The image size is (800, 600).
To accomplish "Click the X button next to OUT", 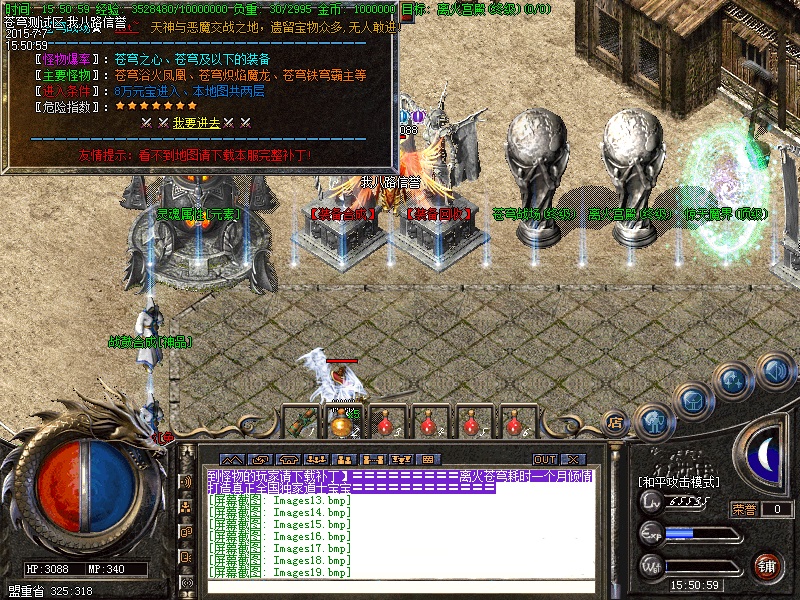I will click(573, 459).
